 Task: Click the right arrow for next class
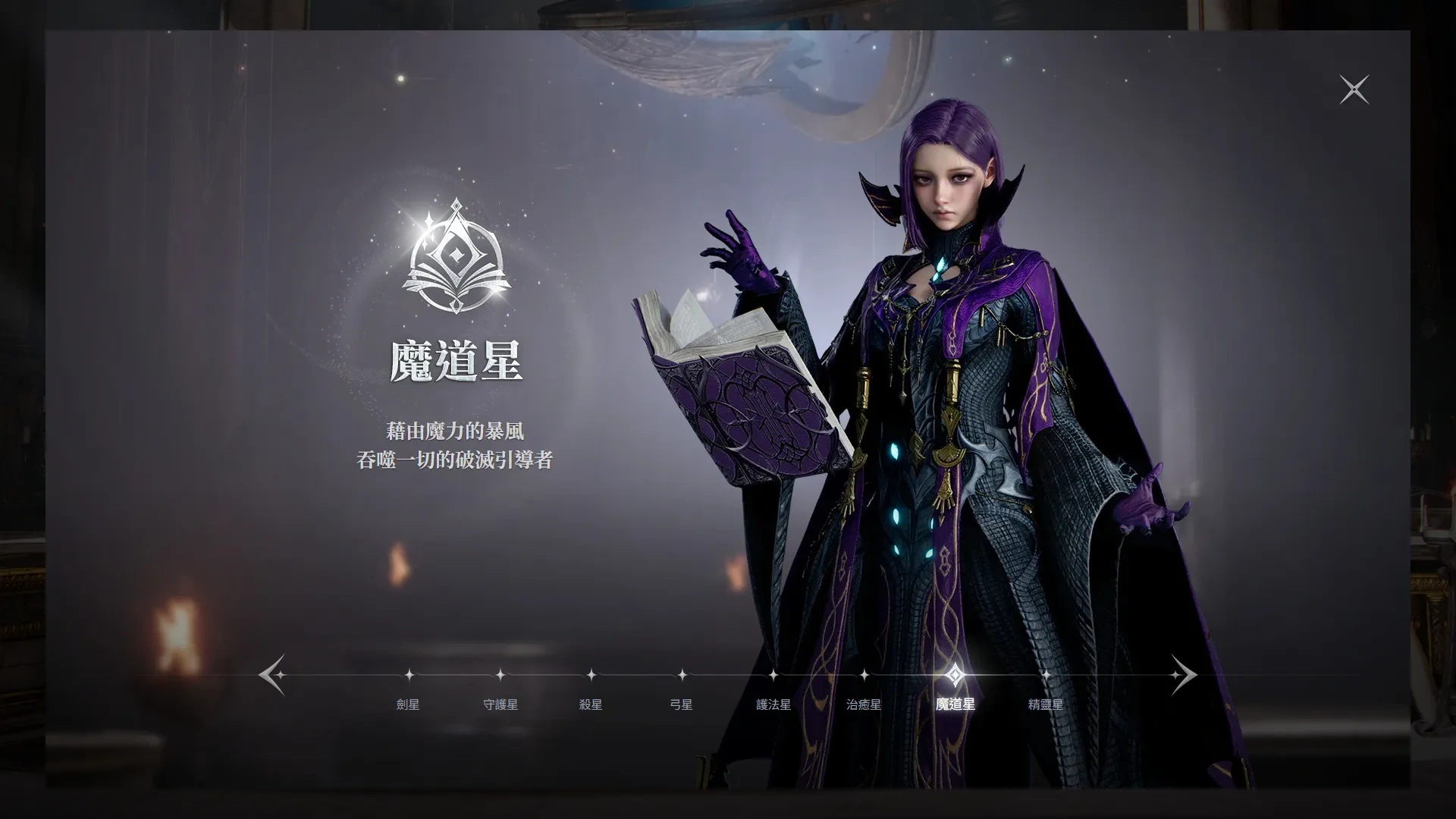1183,674
